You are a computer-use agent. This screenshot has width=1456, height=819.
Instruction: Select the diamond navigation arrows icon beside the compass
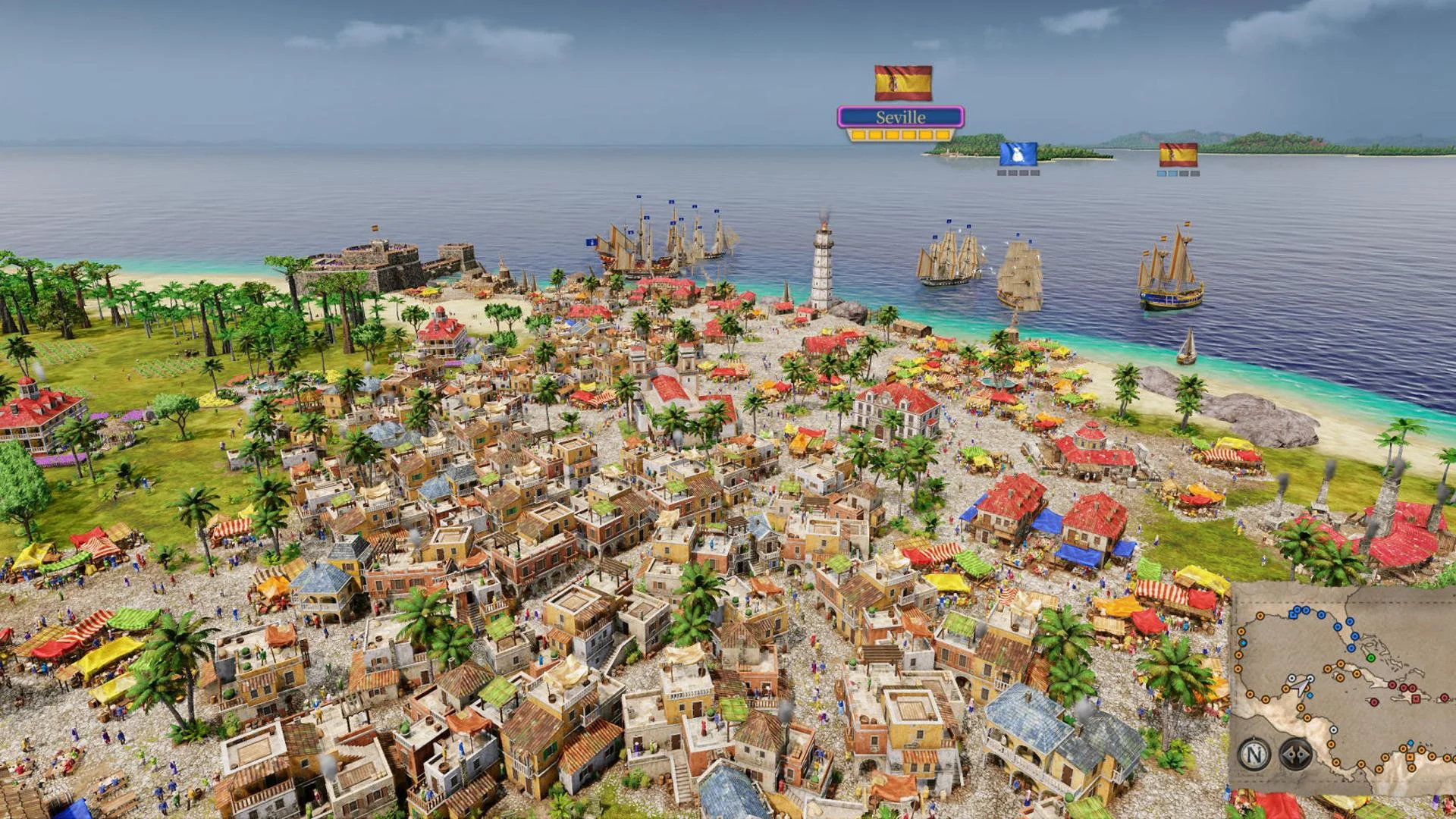[x=1295, y=754]
